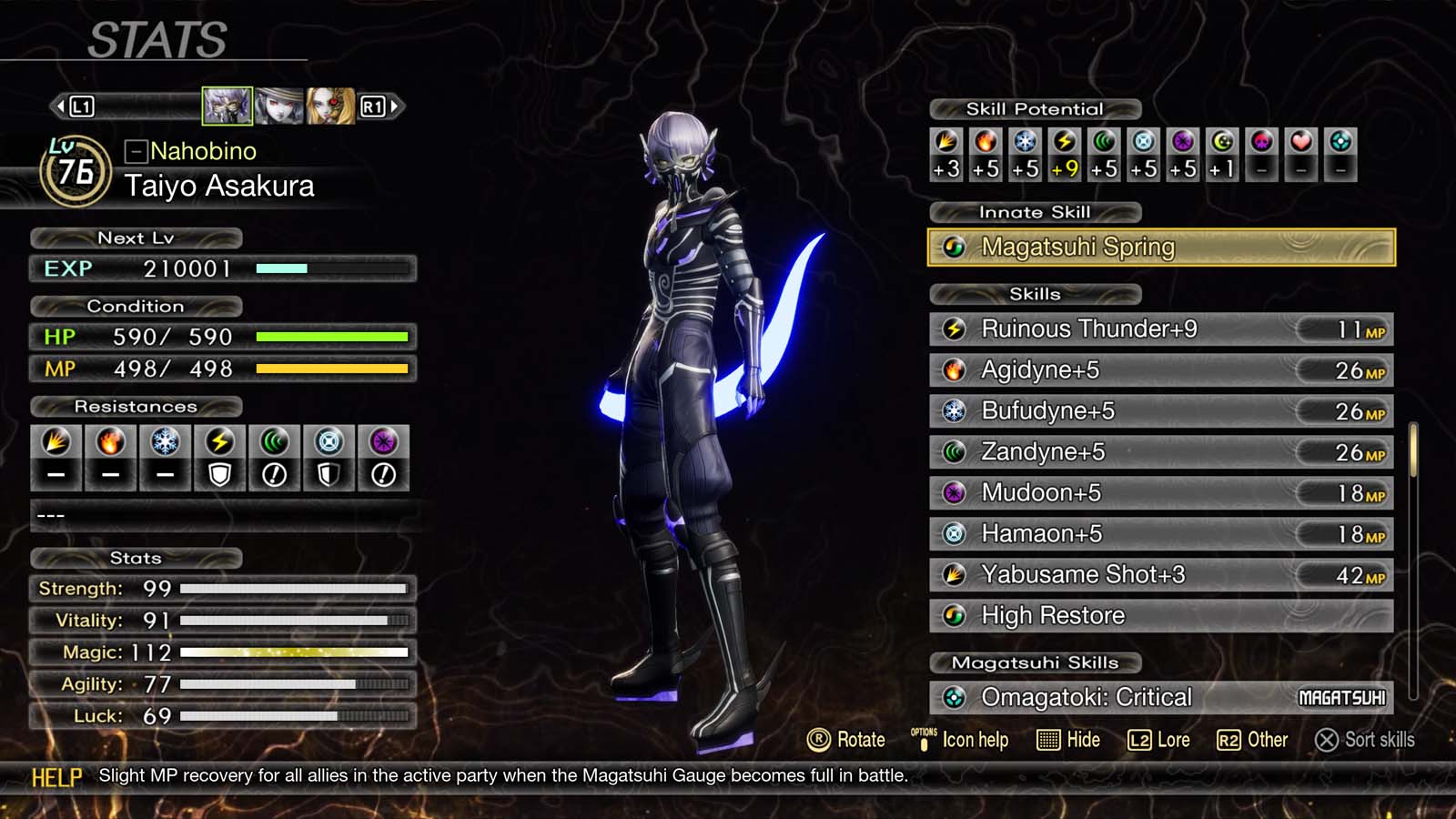The image size is (1456, 819).
Task: Click the green icon next to High Restore
Action: click(955, 615)
